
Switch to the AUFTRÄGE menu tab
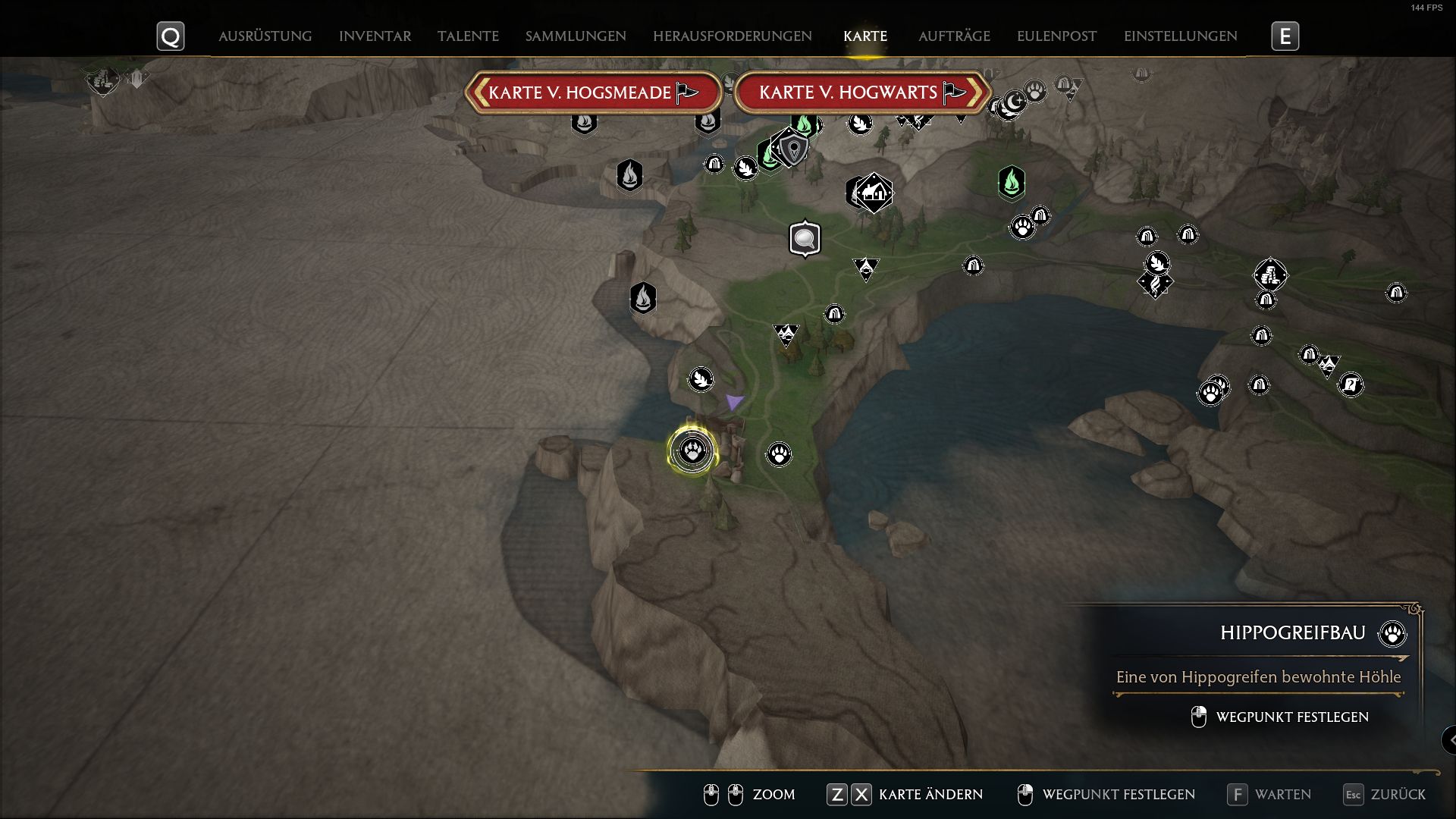point(954,36)
